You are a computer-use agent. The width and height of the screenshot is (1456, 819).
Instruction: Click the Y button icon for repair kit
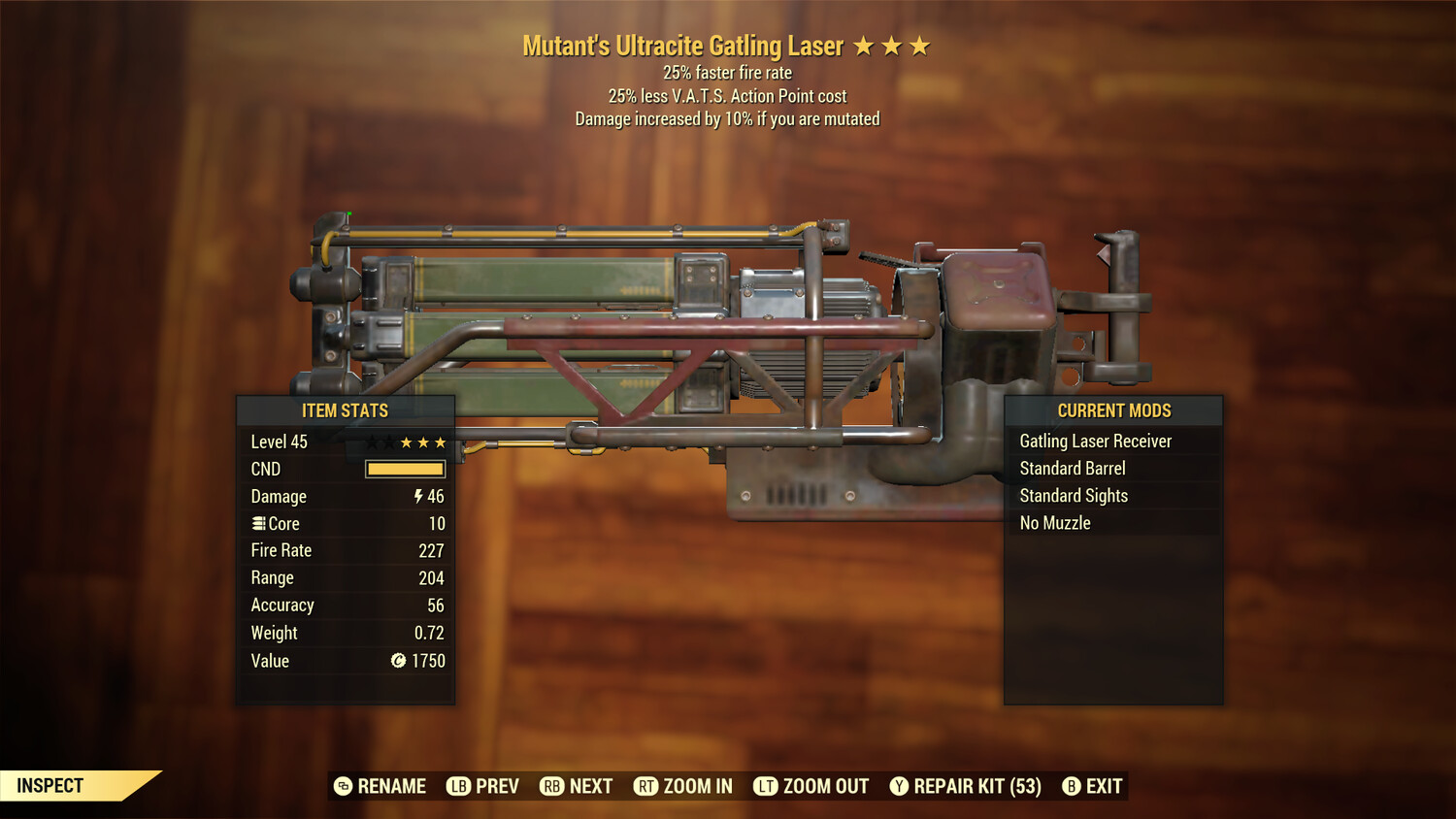pos(898,786)
